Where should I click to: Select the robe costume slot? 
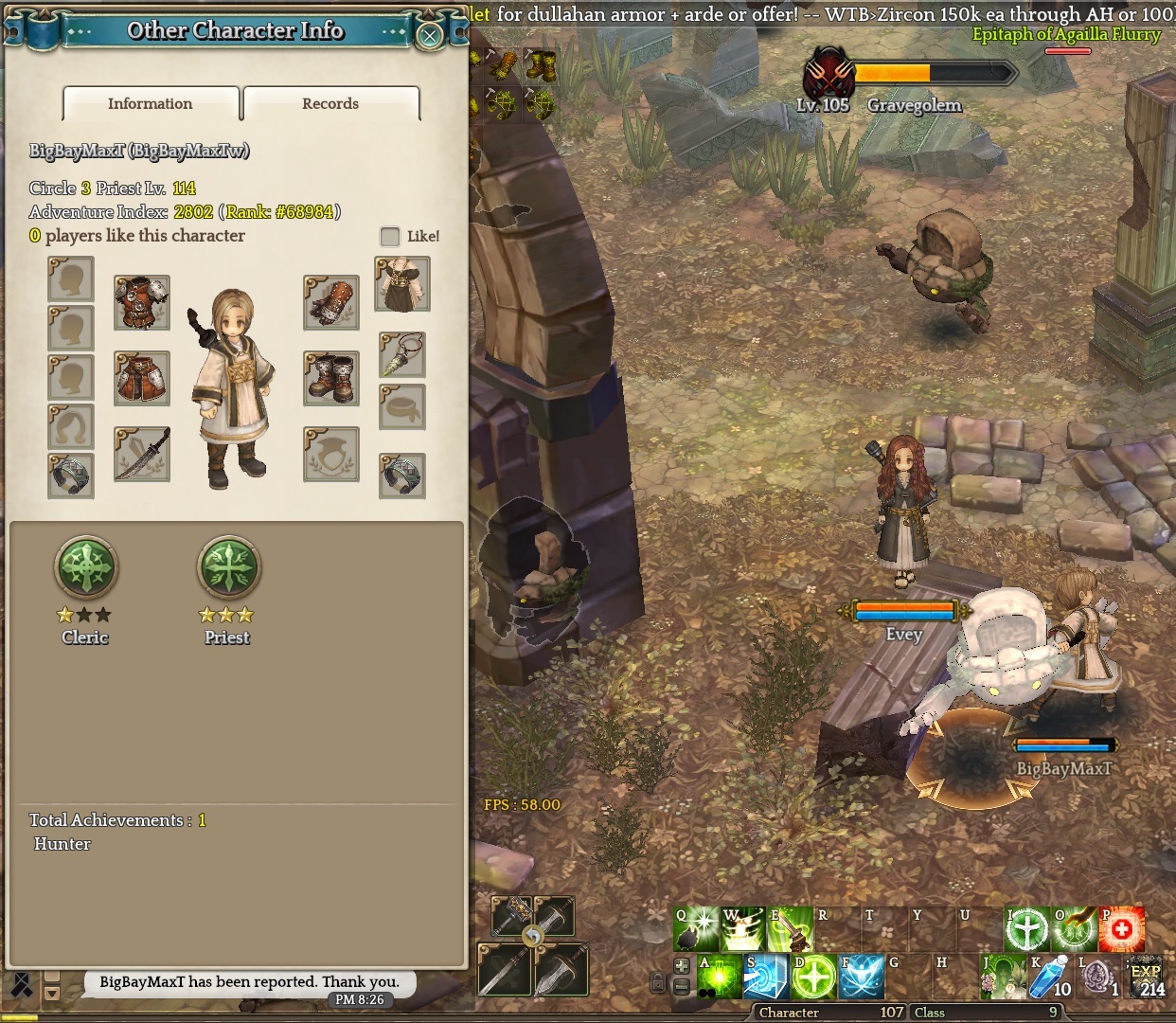click(x=402, y=283)
